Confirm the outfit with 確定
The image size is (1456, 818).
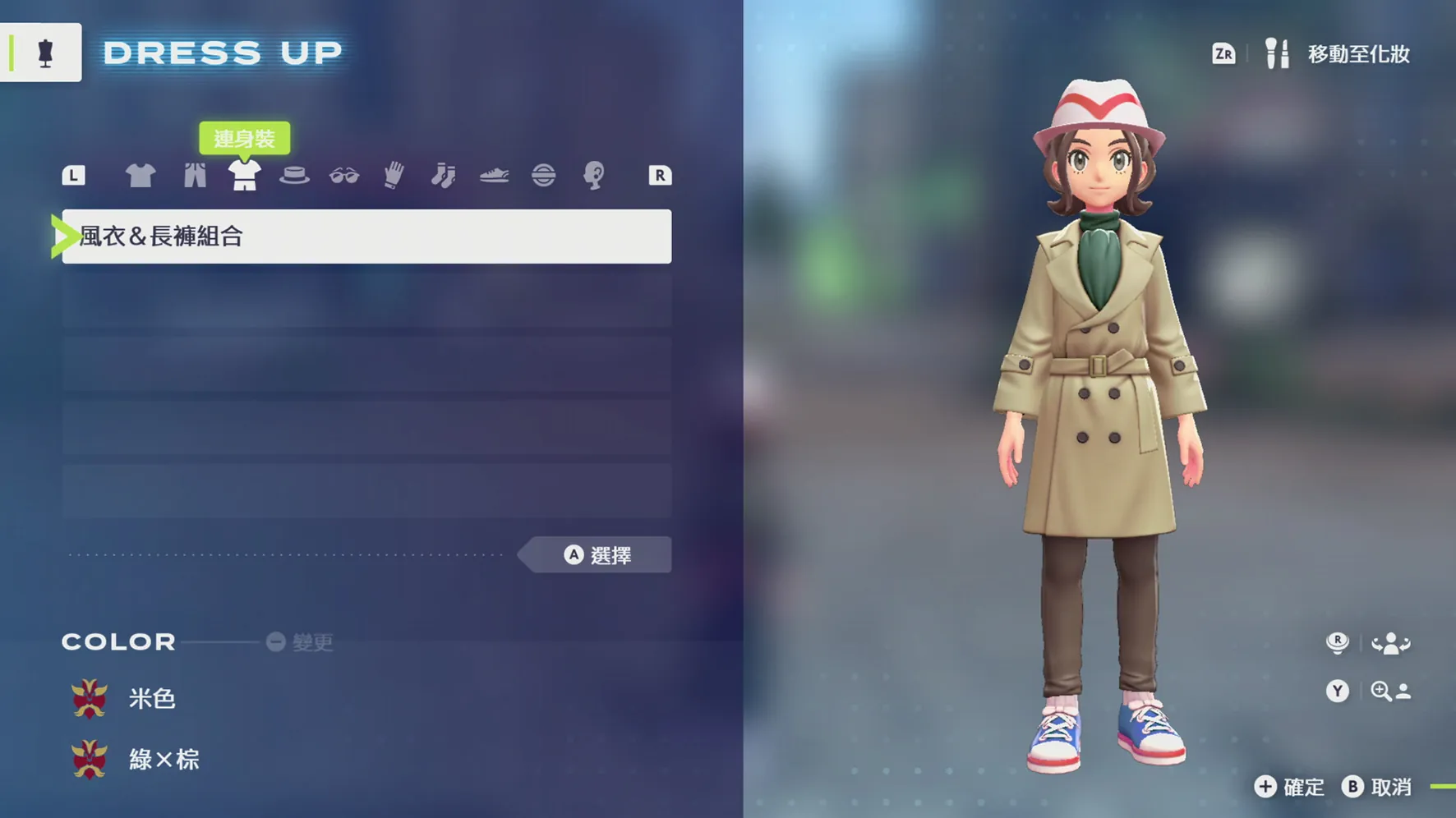pos(1290,787)
